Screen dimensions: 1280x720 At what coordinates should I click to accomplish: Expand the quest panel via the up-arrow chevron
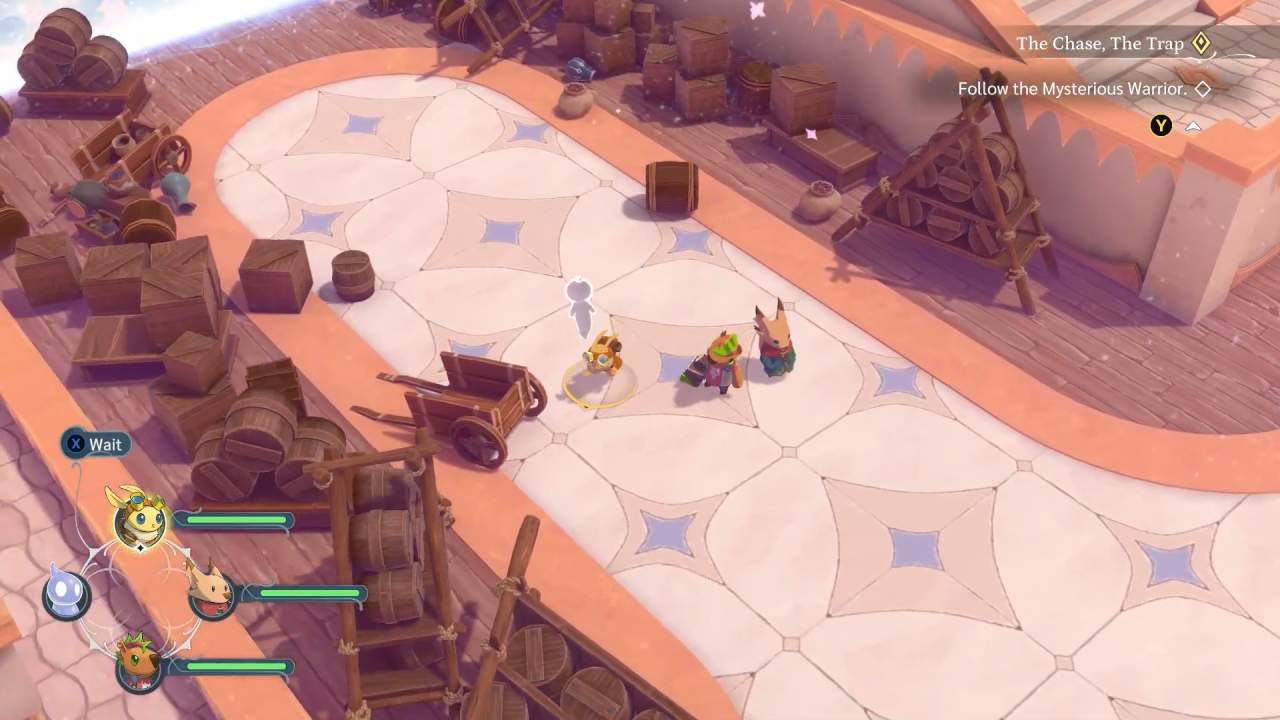(x=1193, y=126)
